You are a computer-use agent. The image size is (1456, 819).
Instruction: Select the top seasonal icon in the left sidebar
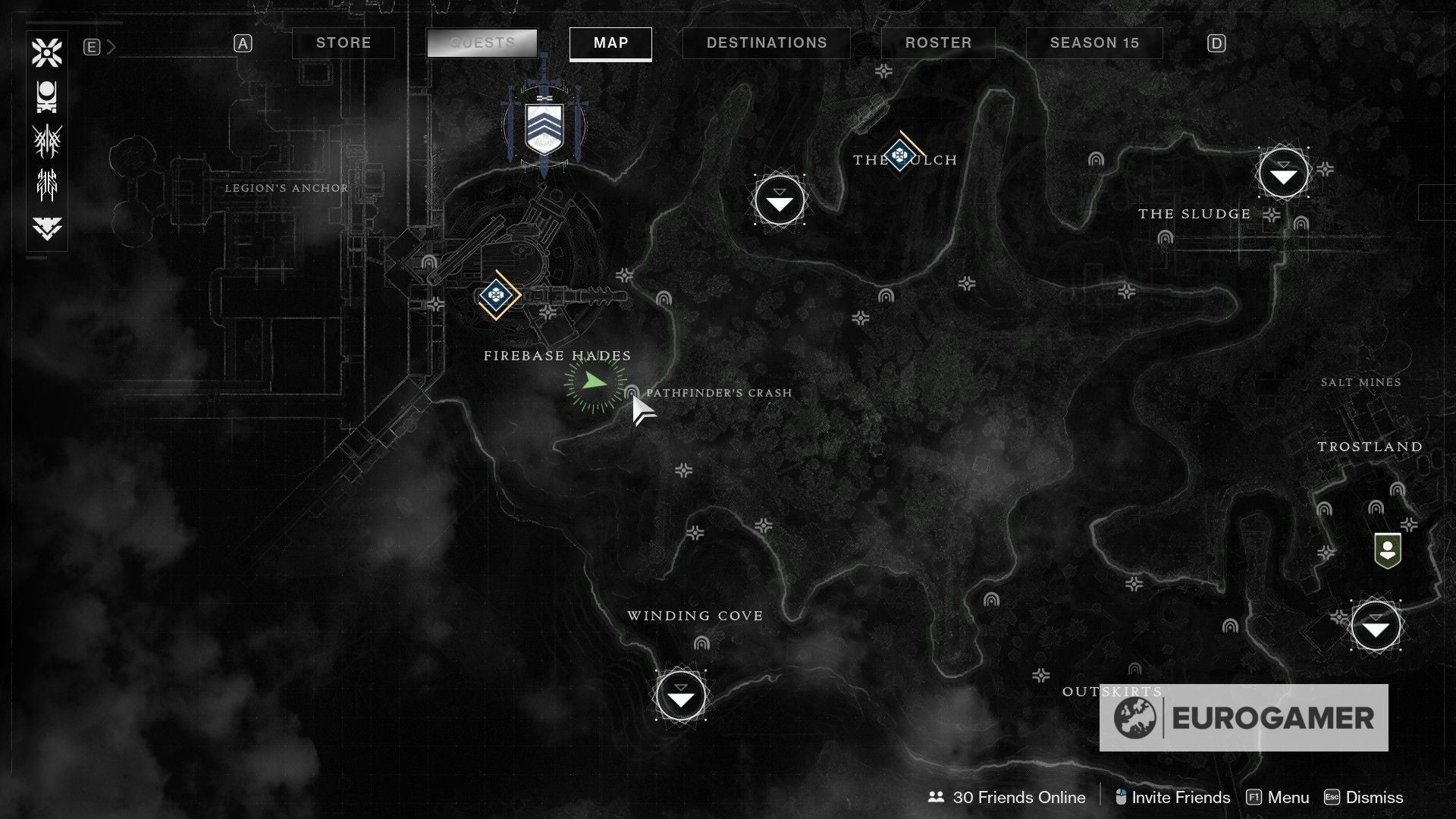(x=46, y=52)
